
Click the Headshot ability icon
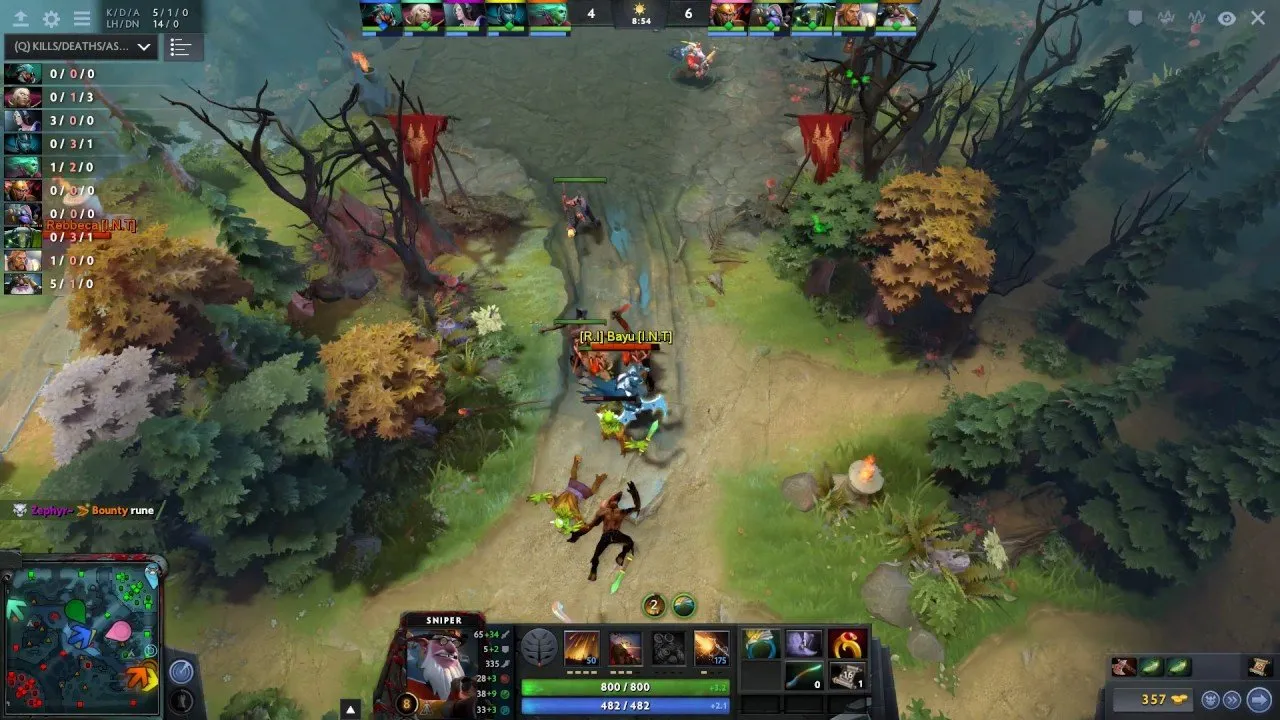(624, 648)
